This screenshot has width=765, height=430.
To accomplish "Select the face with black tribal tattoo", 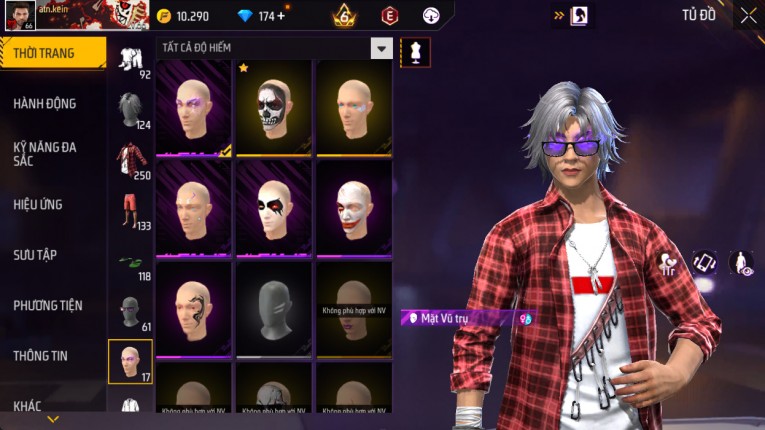I will pos(193,308).
